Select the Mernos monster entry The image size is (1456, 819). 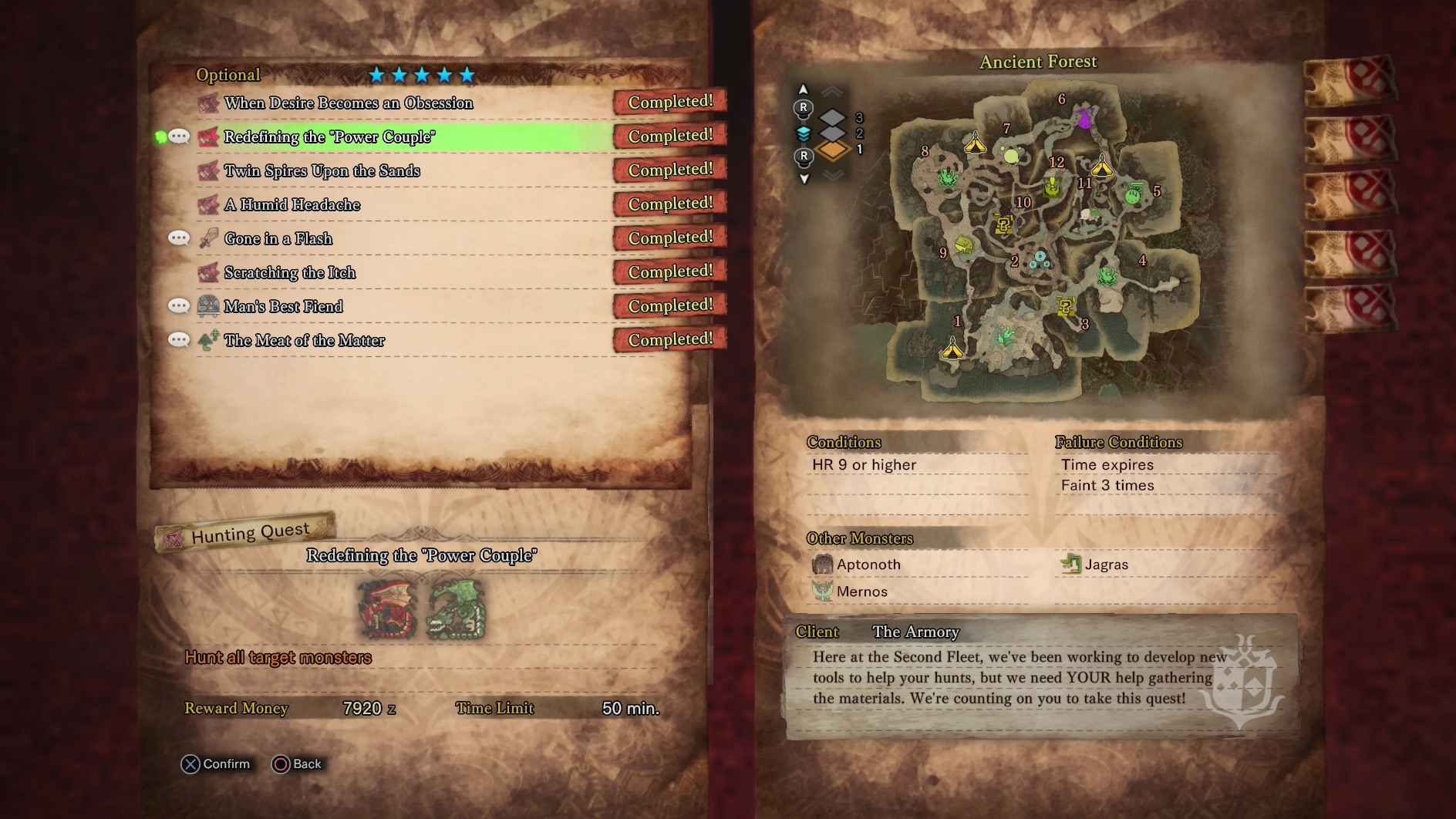(x=861, y=591)
